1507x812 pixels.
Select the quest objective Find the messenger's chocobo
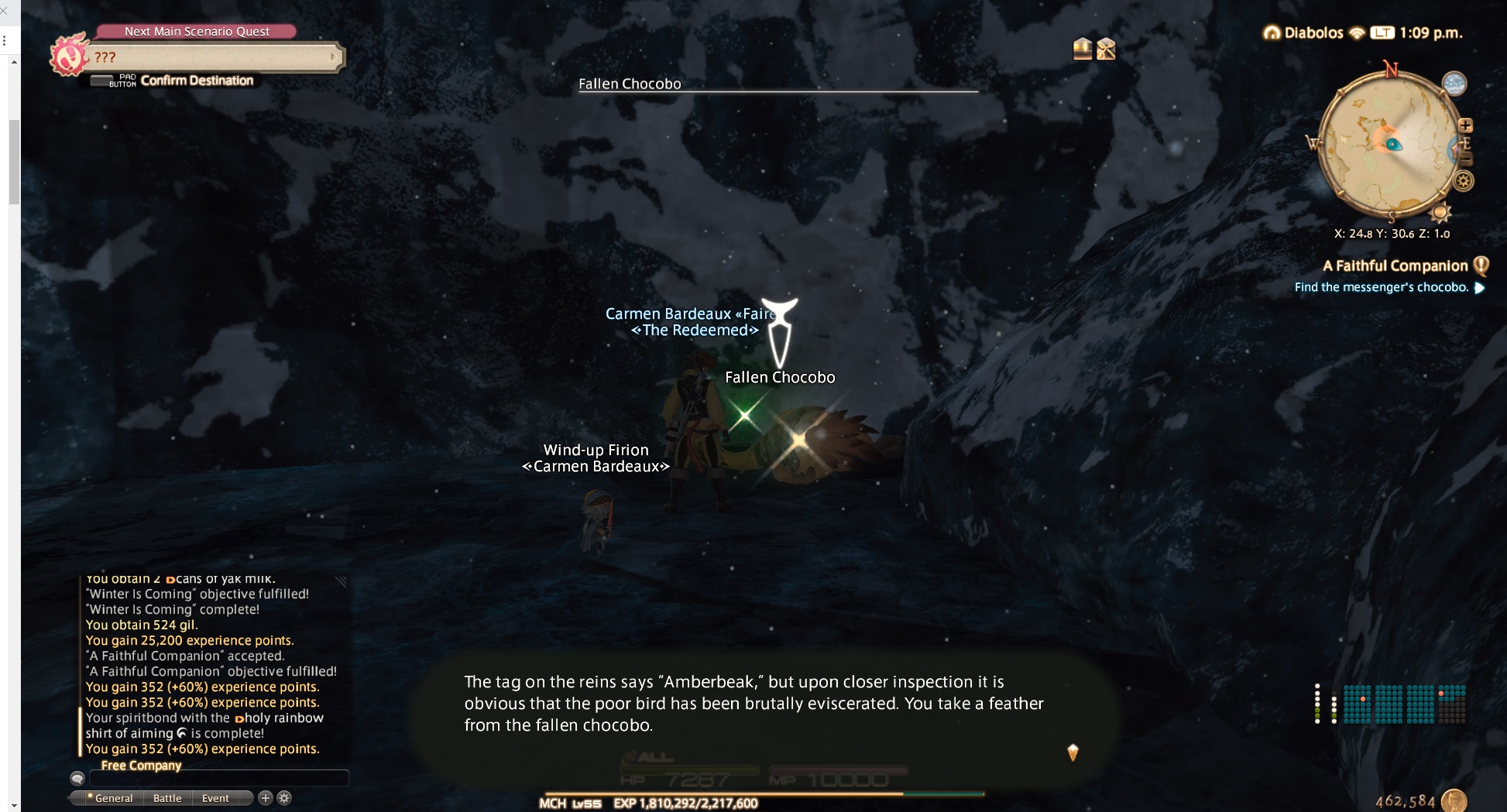point(1381,287)
